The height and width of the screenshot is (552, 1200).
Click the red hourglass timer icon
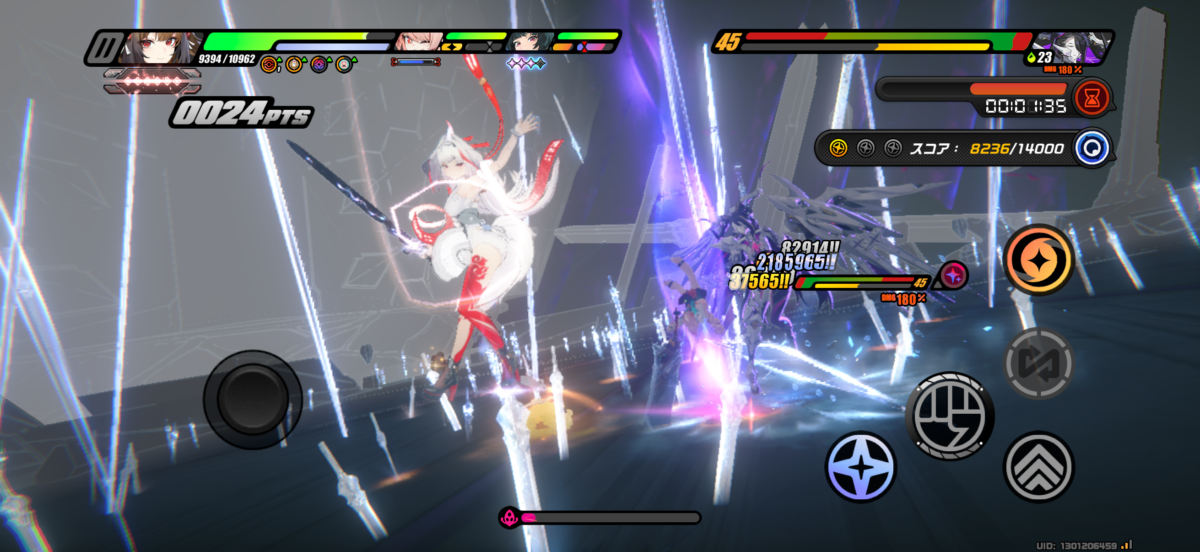coord(1093,98)
